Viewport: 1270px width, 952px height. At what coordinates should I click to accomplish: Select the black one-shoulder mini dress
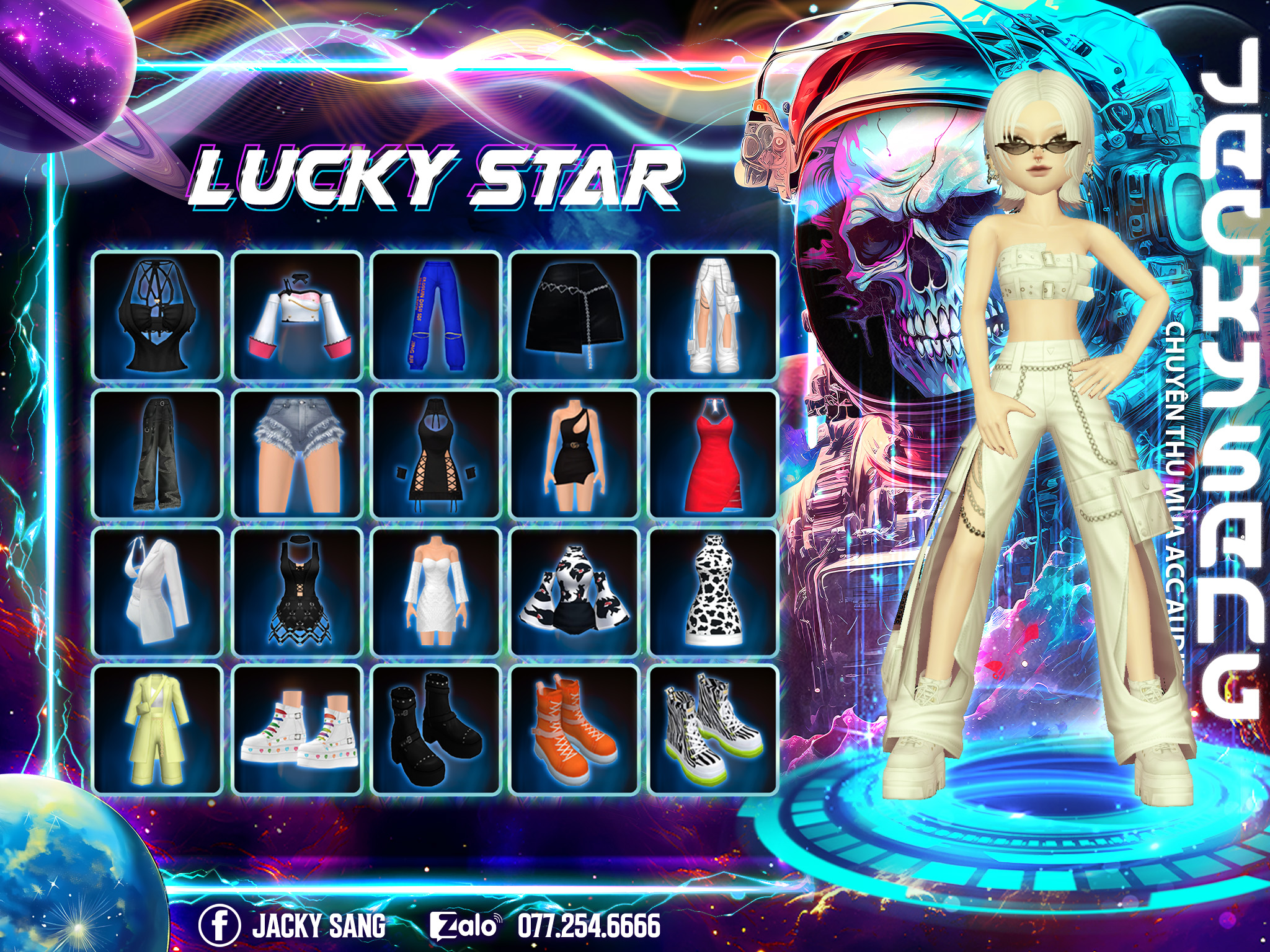point(575,454)
